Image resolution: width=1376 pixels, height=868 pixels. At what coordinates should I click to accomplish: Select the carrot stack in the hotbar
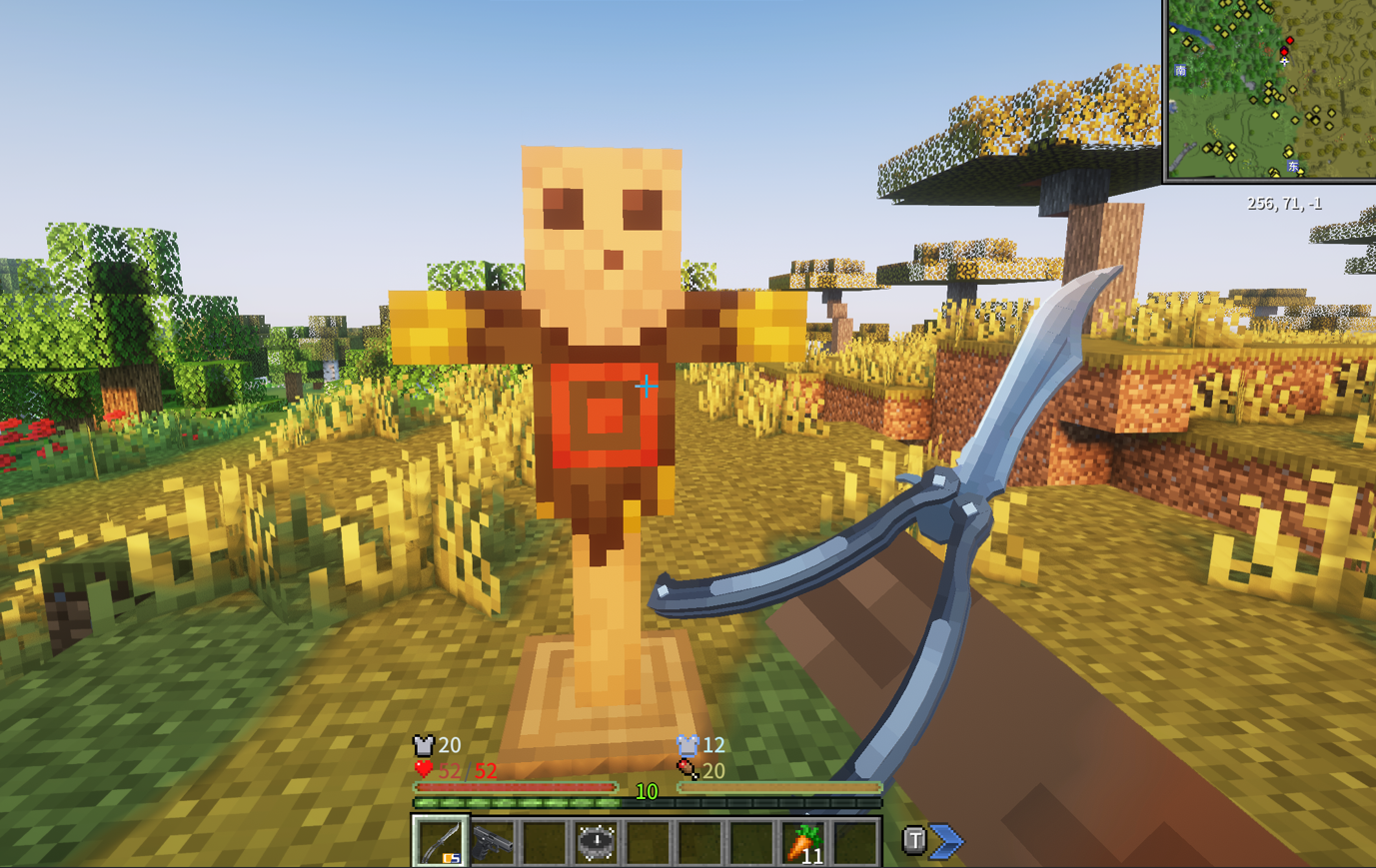[x=804, y=842]
